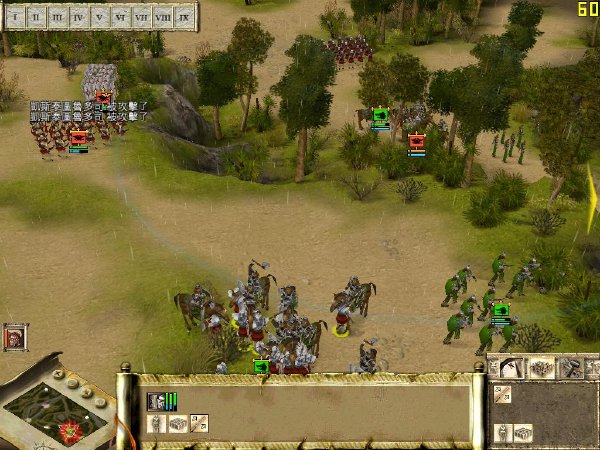
Task: Click the block formation icon in selection panel
Action: [x=177, y=424]
